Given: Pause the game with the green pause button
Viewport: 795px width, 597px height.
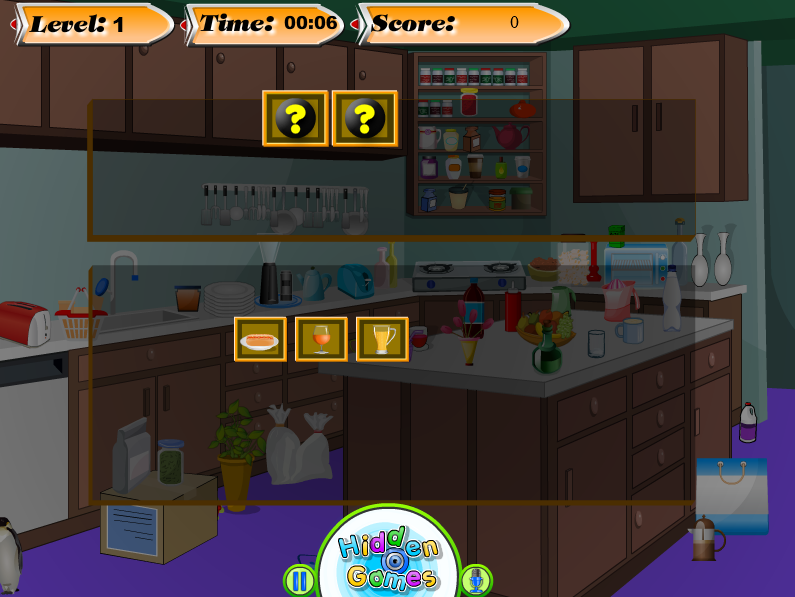Looking at the screenshot, I should [x=299, y=580].
